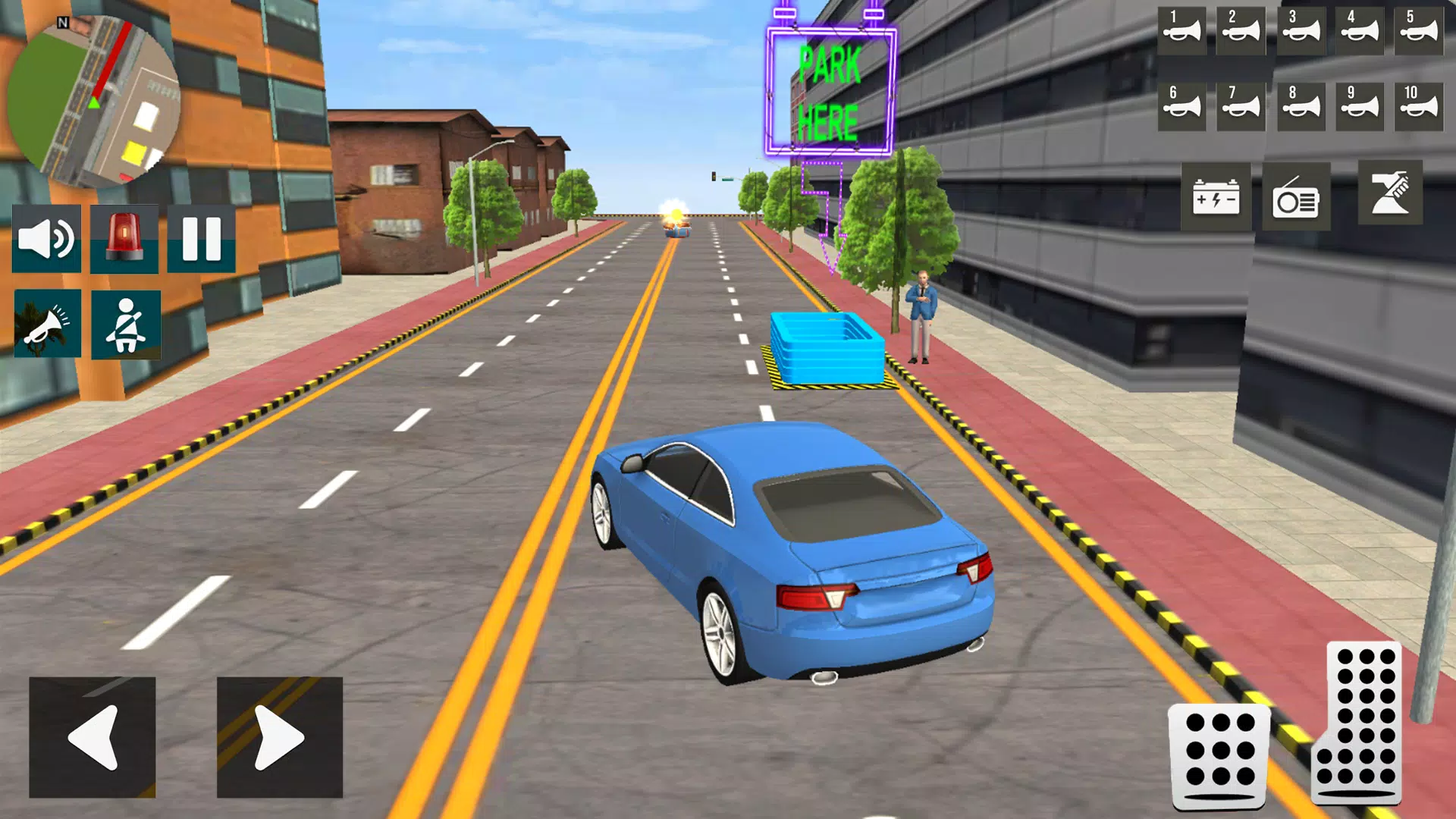Select horn sound number 7

(1241, 106)
